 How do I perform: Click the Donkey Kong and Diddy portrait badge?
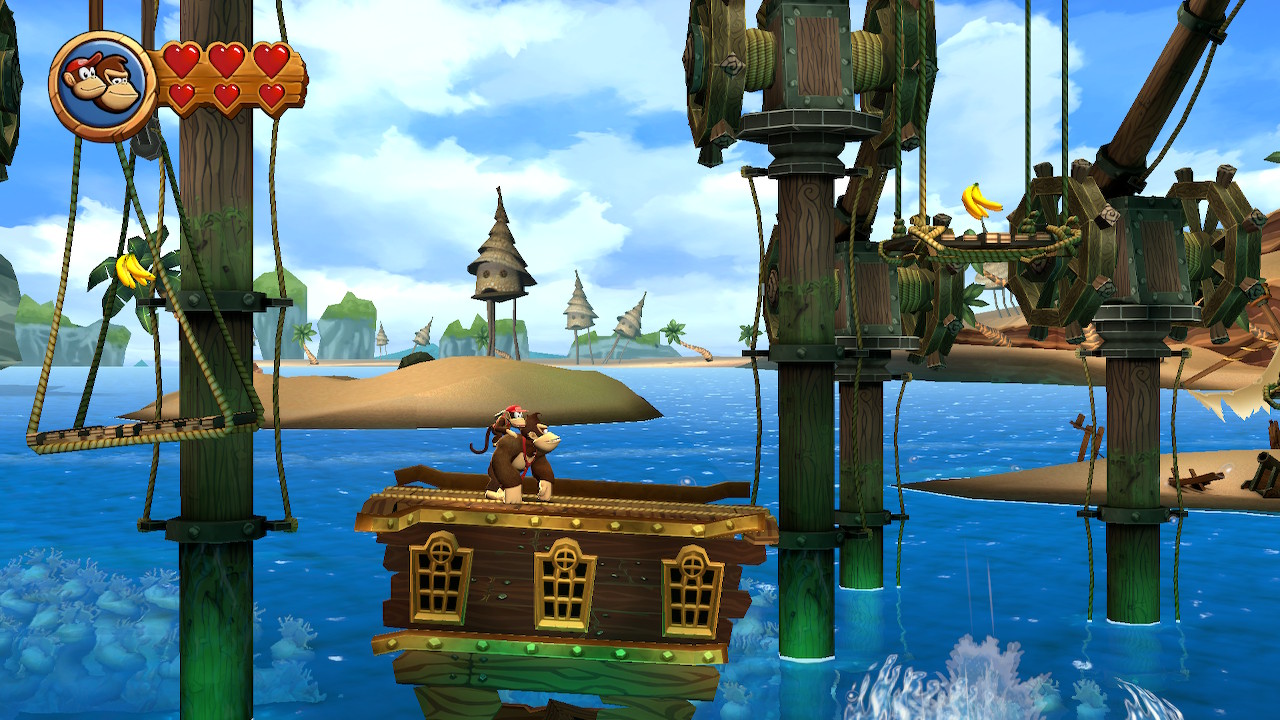point(101,85)
